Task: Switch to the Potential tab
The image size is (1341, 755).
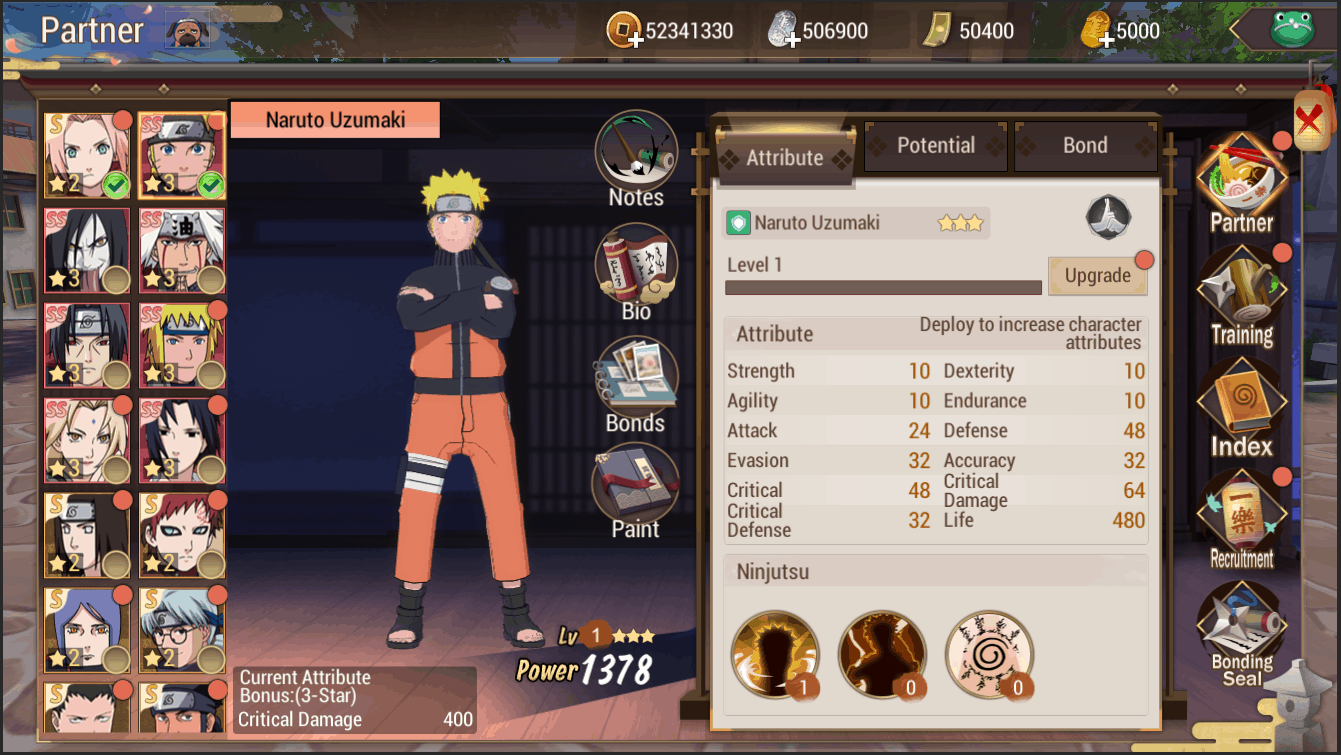Action: (x=935, y=145)
